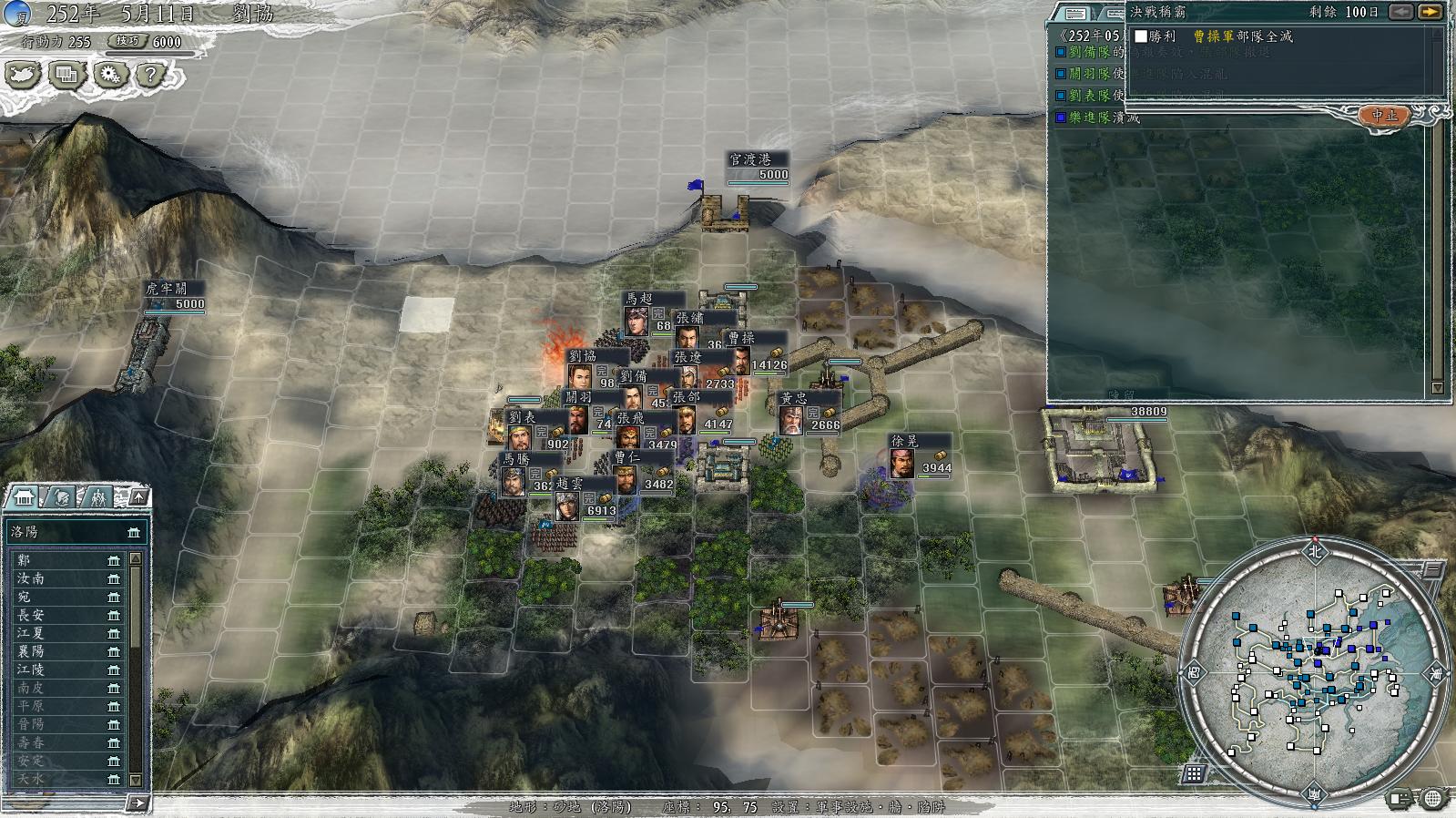Click the overlapping windows icon button
This screenshot has width=1456, height=818.
66,75
